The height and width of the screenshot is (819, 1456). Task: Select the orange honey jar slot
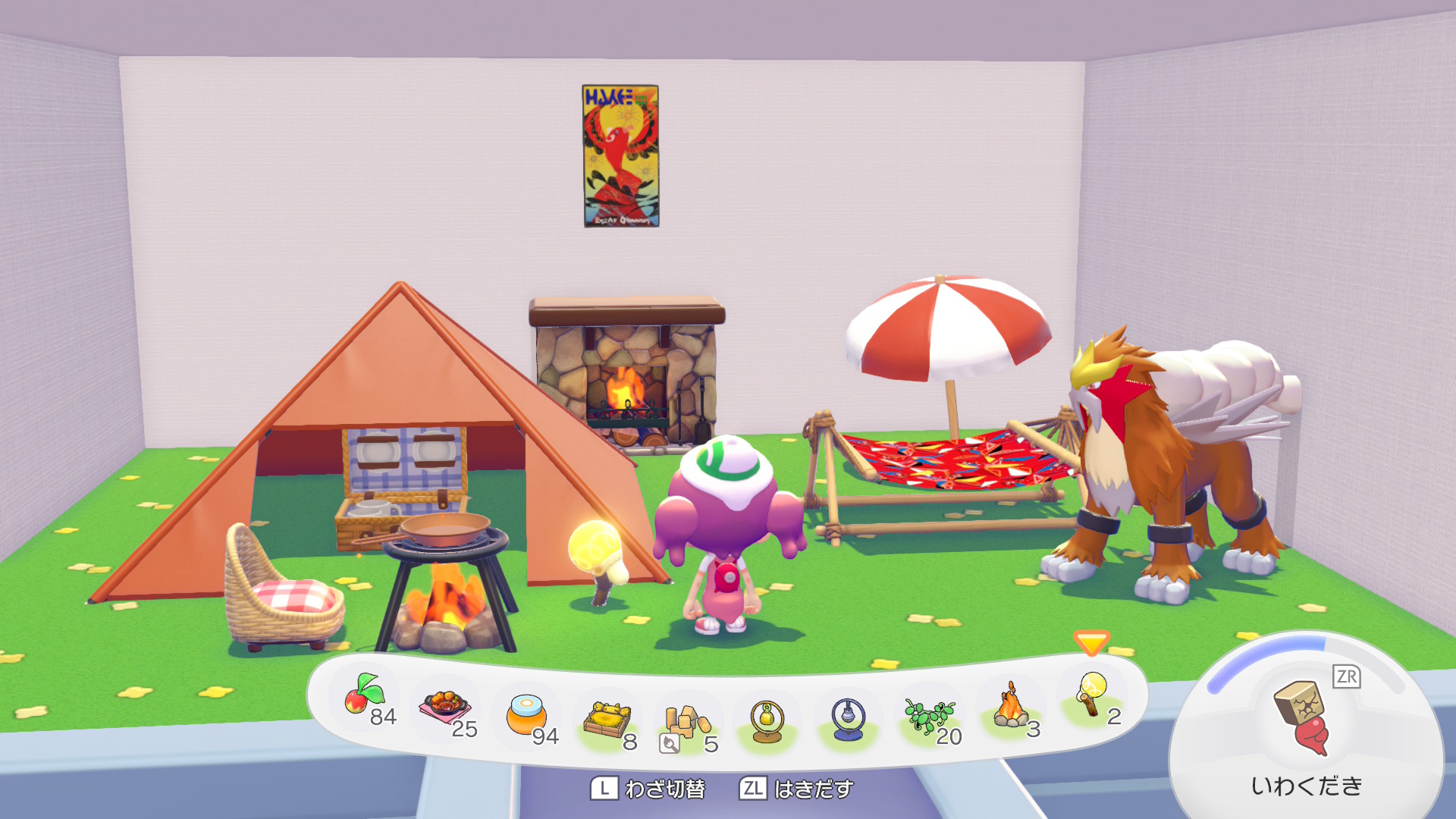(527, 716)
